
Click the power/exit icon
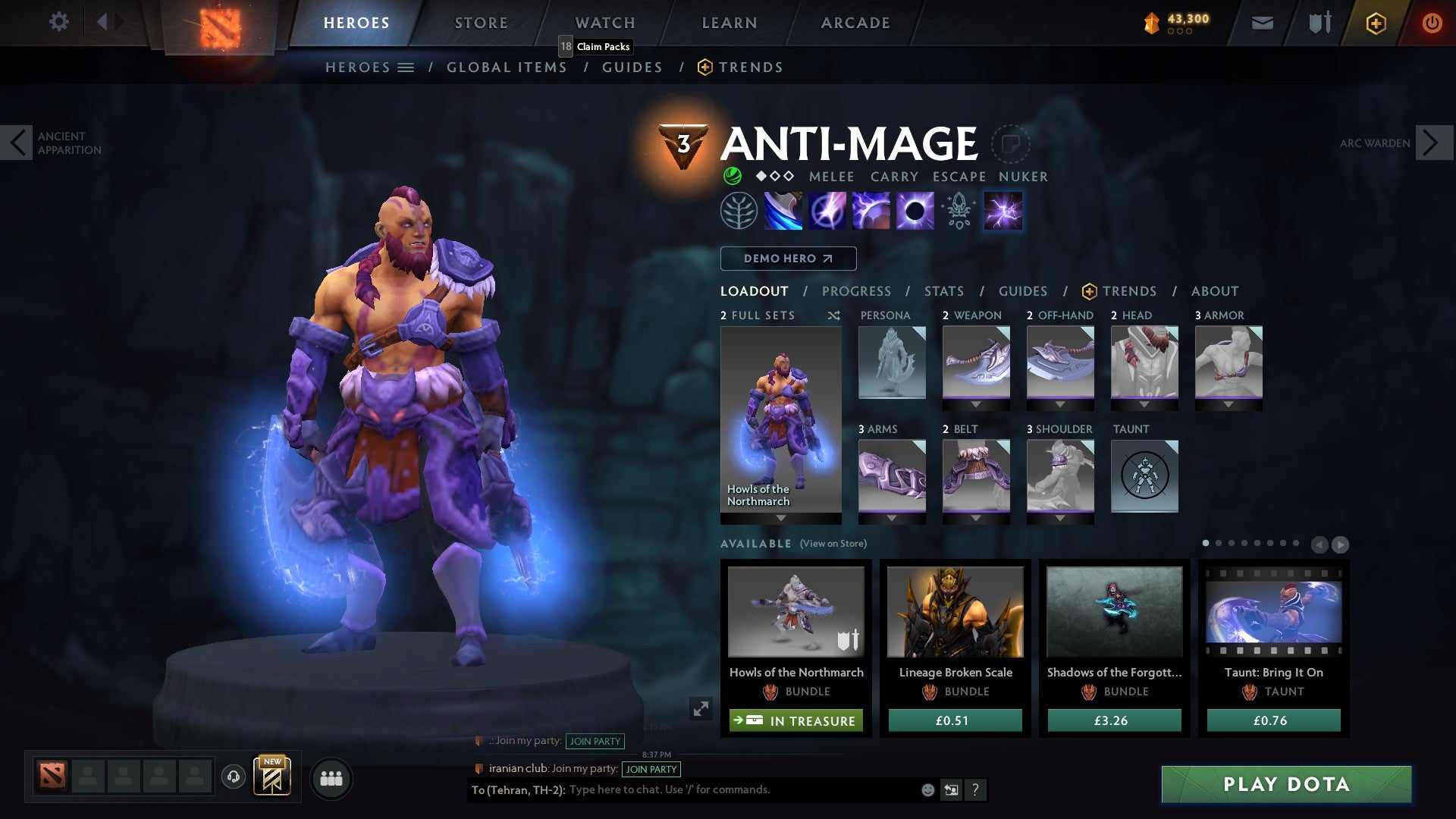[1432, 23]
